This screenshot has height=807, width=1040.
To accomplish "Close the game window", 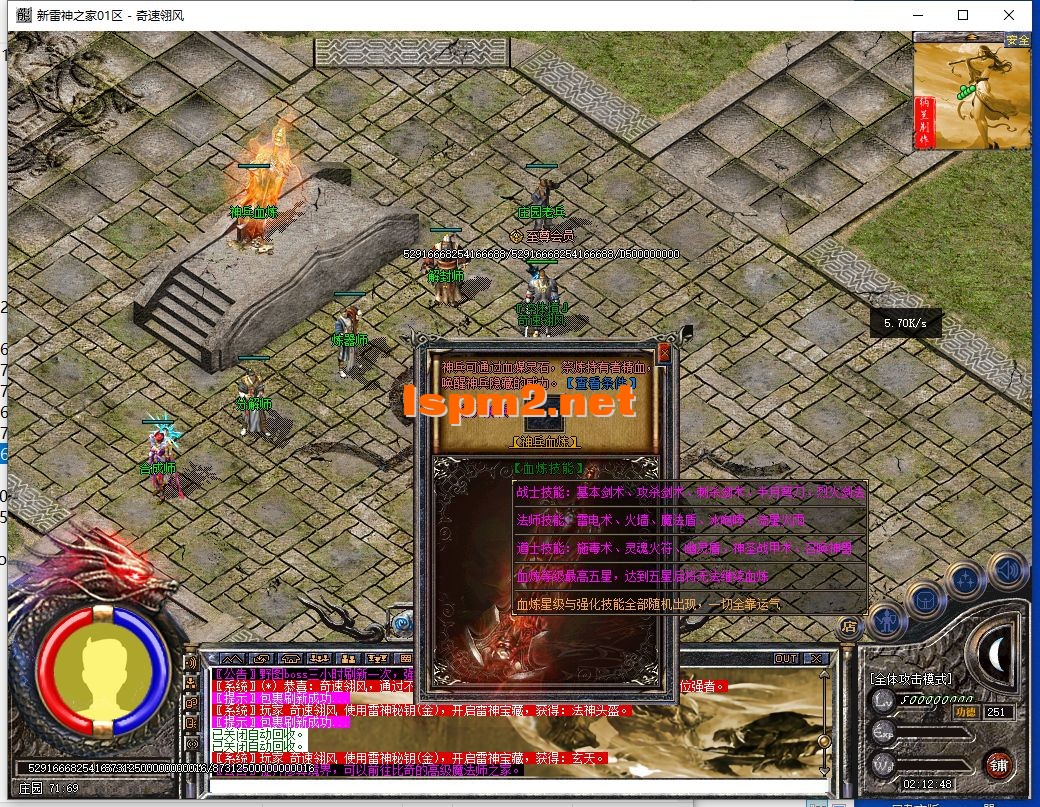I will 1009,15.
